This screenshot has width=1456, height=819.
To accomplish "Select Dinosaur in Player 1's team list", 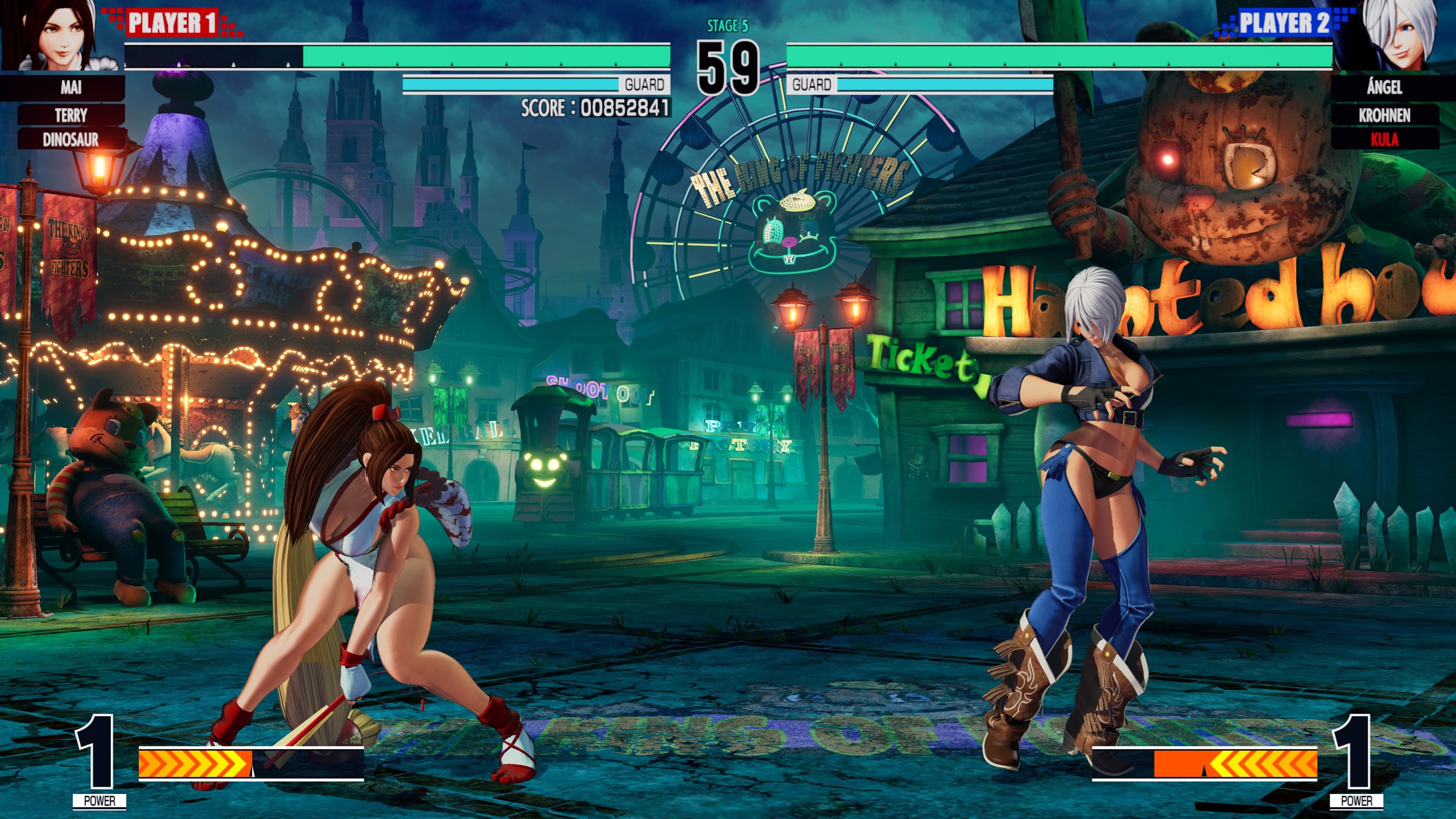I will (x=71, y=139).
